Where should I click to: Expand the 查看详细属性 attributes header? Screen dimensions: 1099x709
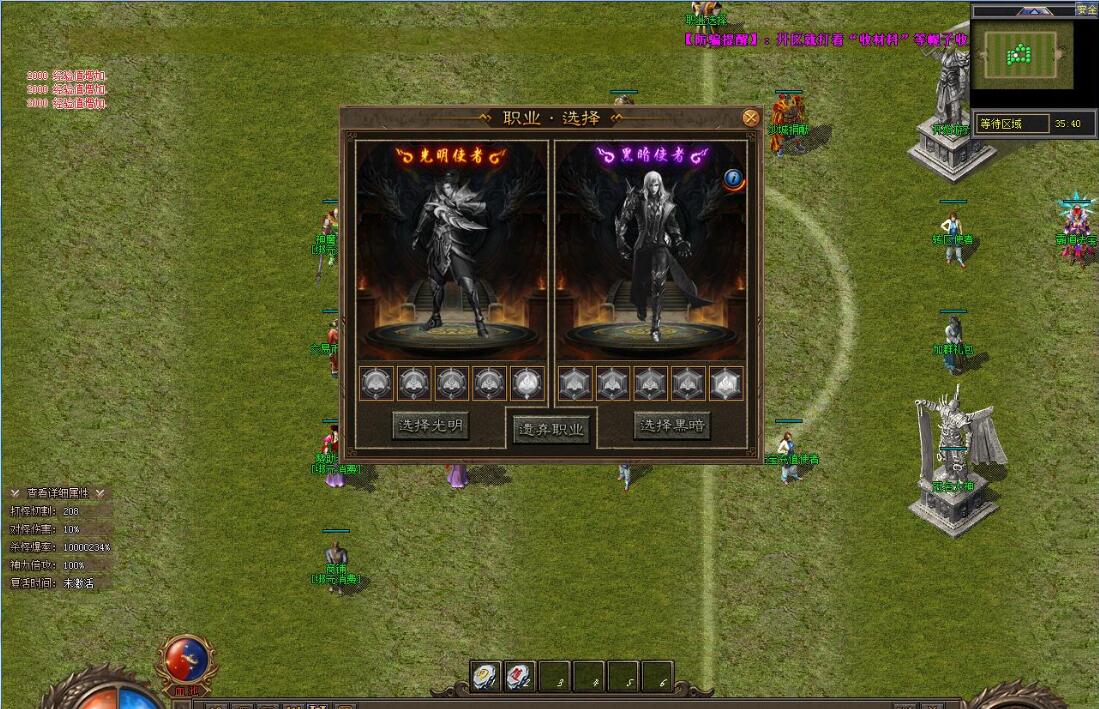pyautogui.click(x=57, y=493)
